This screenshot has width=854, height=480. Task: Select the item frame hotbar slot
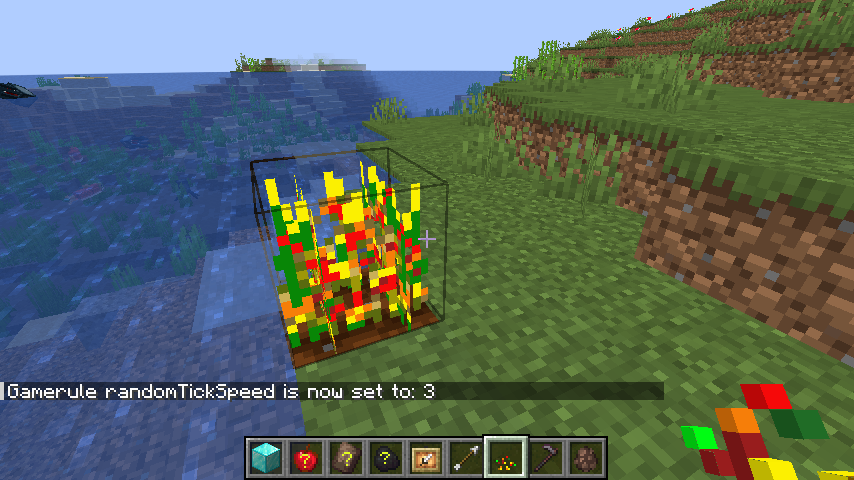pyautogui.click(x=426, y=458)
